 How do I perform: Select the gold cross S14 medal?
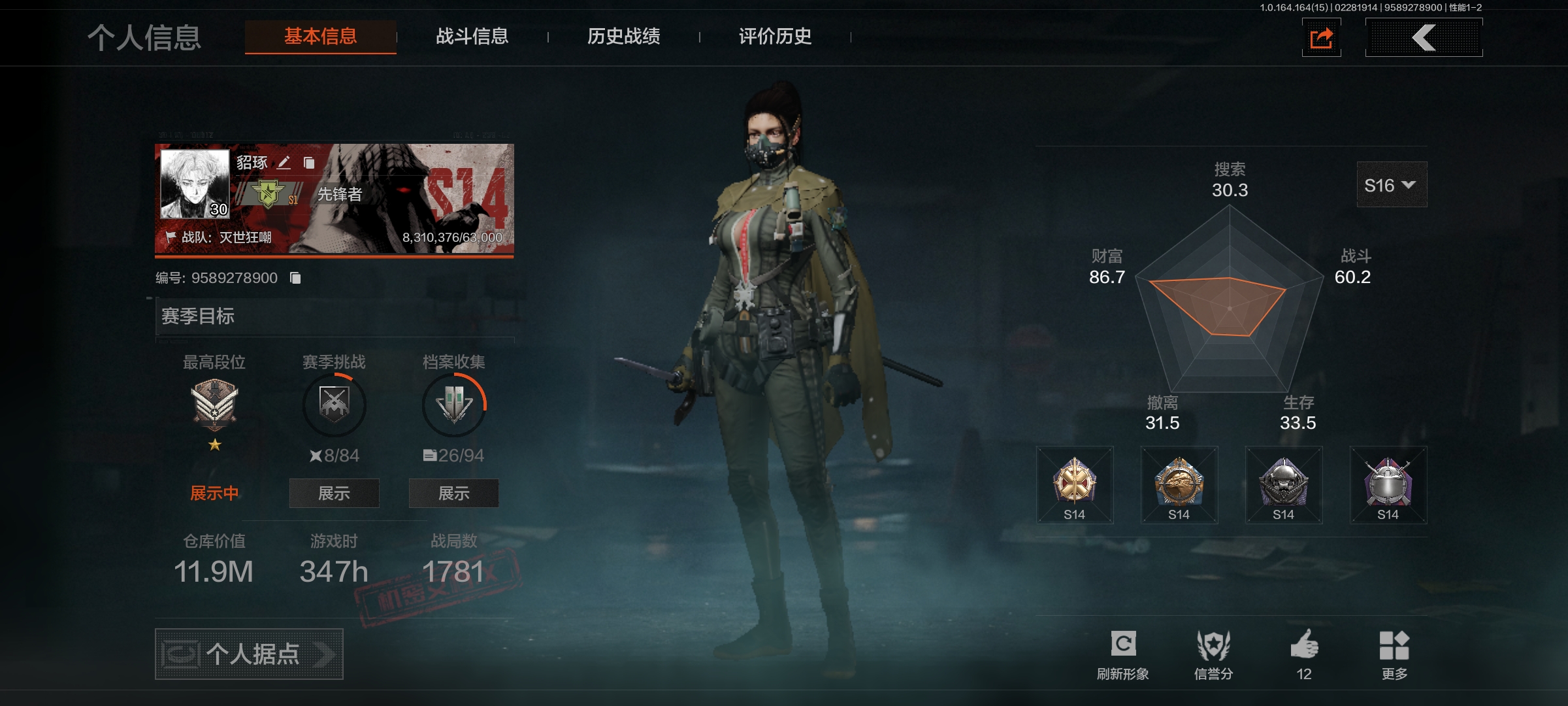pos(1074,484)
